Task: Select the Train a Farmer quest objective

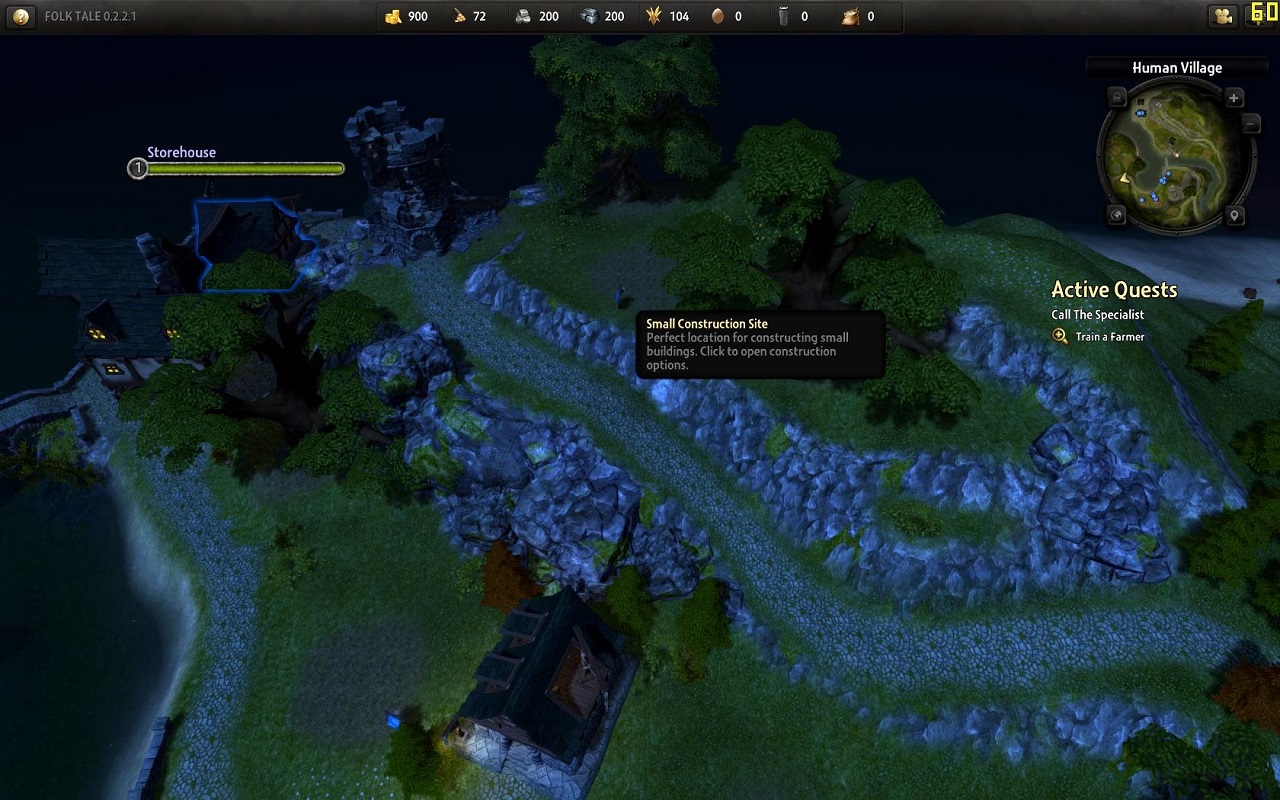Action: (x=1109, y=337)
